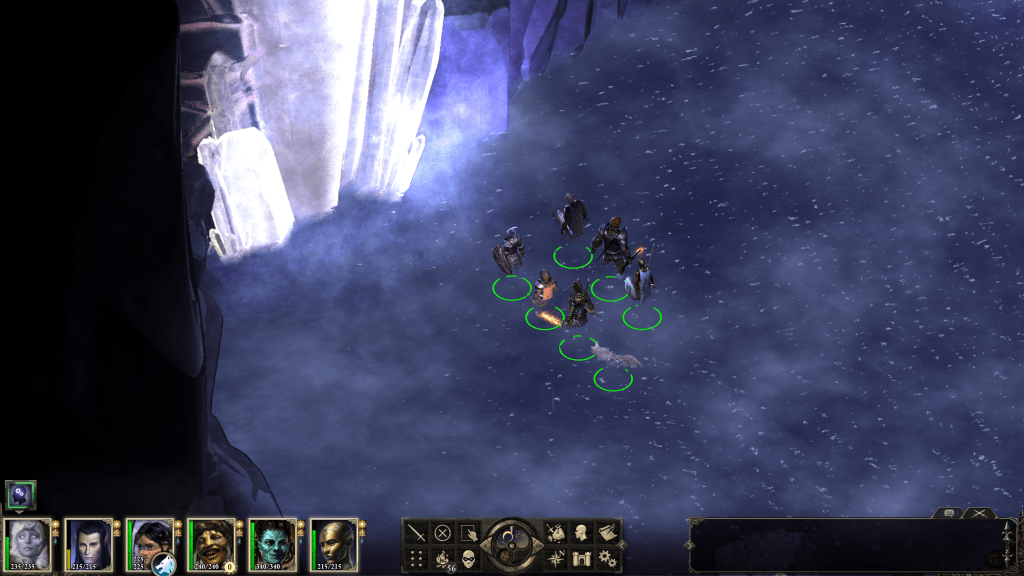Select the grinning orange-faced character portrait
1024x576 pixels.
tap(210, 544)
